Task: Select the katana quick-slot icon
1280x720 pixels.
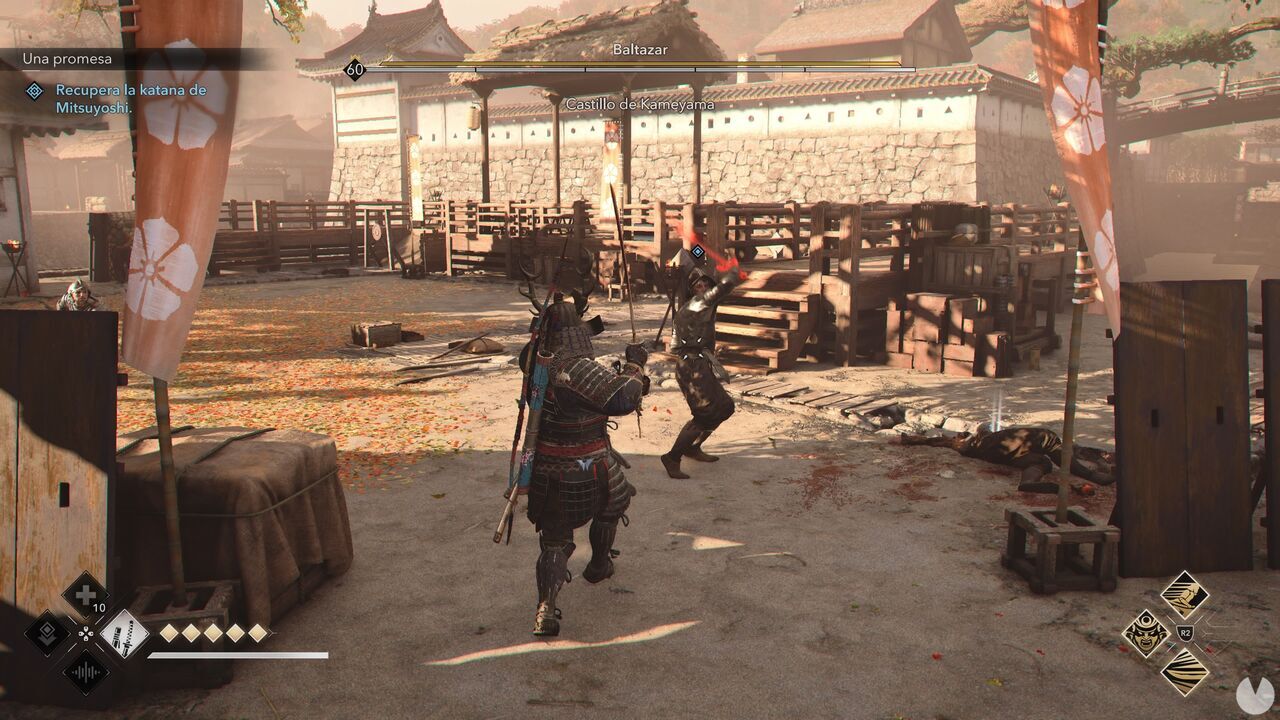Action: (x=125, y=636)
